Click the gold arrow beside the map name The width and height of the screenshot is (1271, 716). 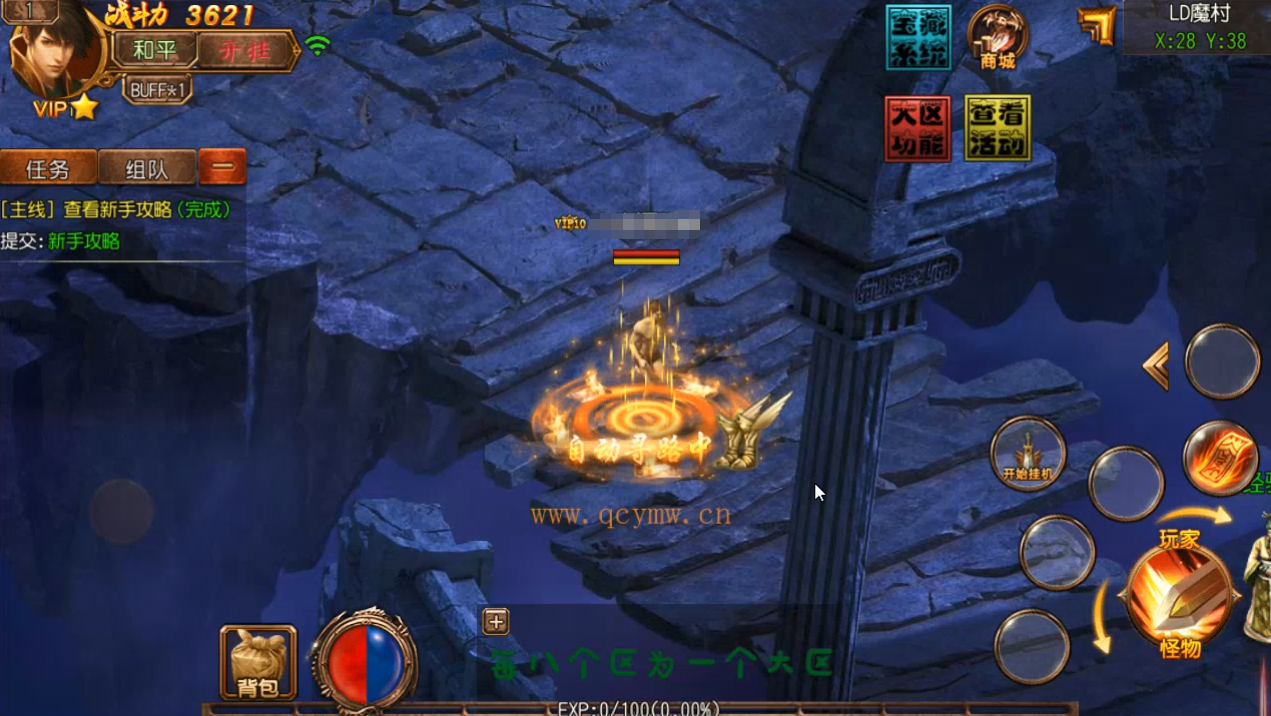(1097, 25)
